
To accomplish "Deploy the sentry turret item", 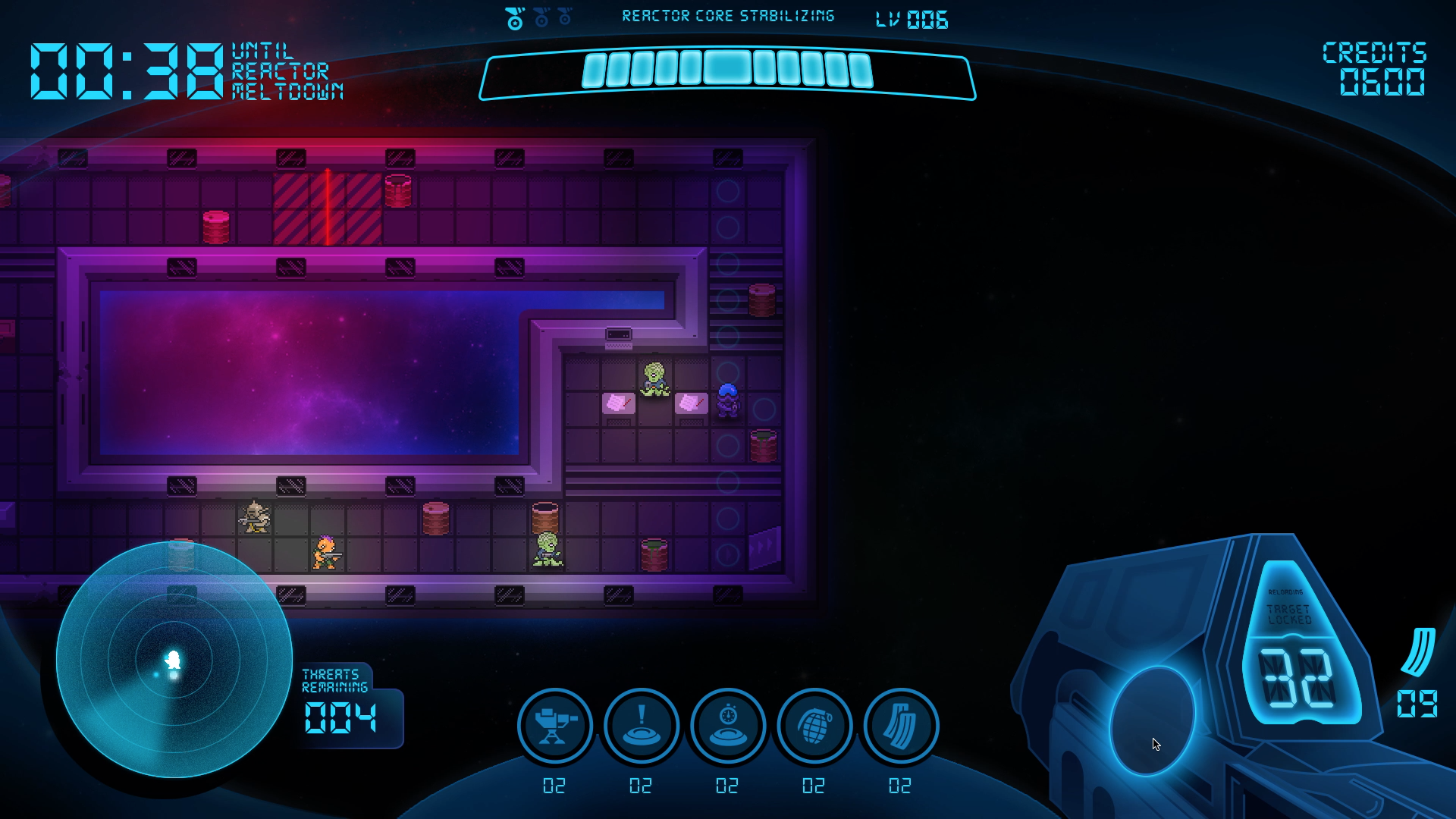I will point(555,726).
